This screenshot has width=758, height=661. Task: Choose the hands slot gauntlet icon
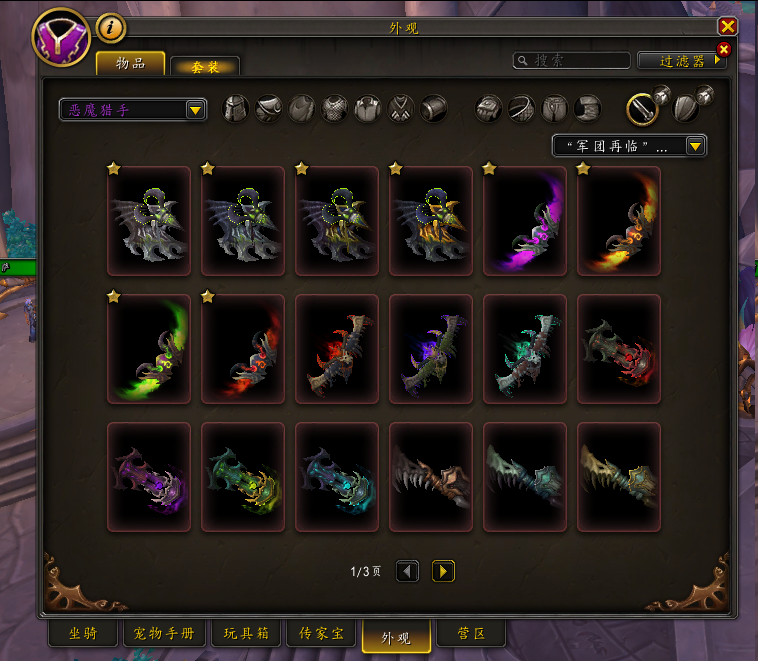(489, 108)
